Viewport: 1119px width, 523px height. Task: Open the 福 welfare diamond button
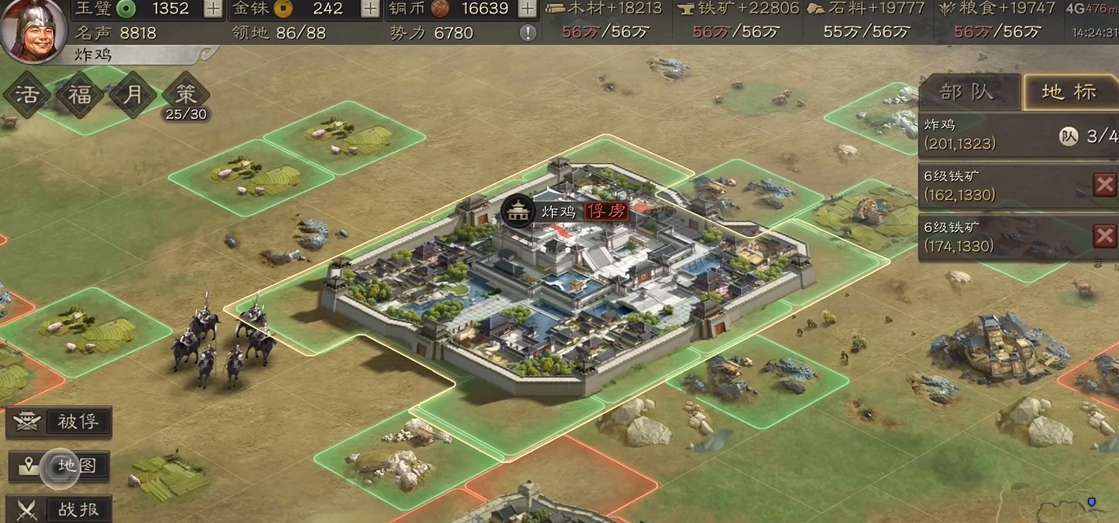tap(80, 96)
